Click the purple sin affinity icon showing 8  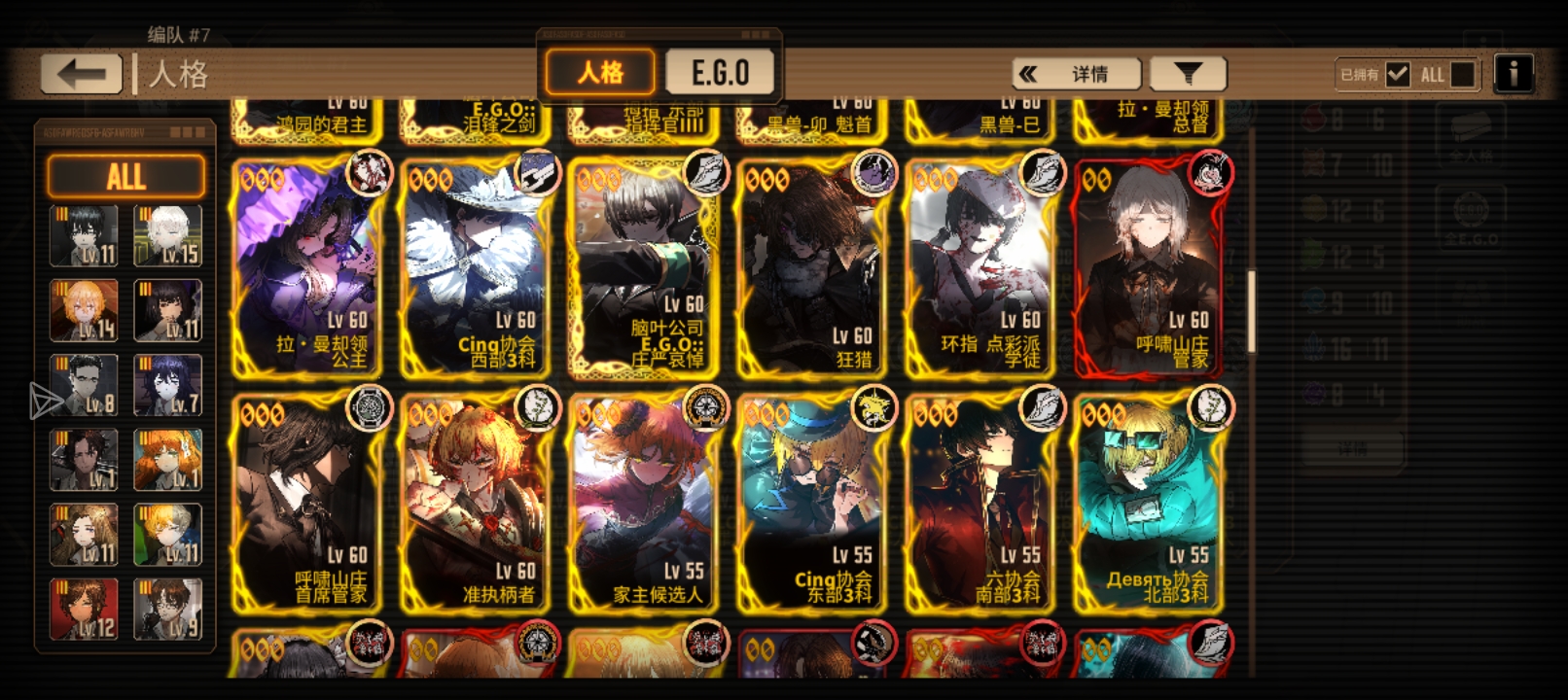[1313, 385]
